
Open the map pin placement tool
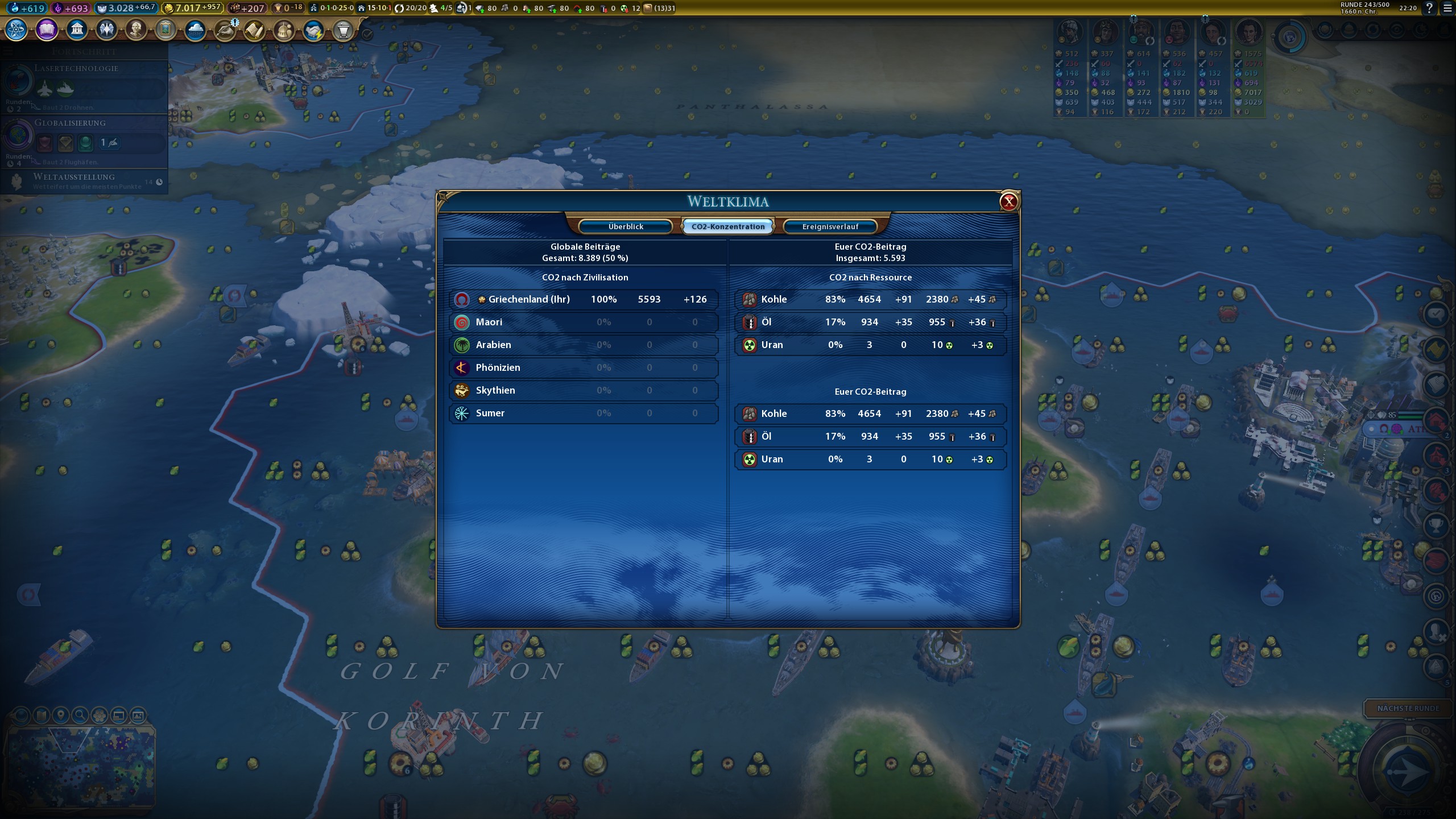(61, 715)
